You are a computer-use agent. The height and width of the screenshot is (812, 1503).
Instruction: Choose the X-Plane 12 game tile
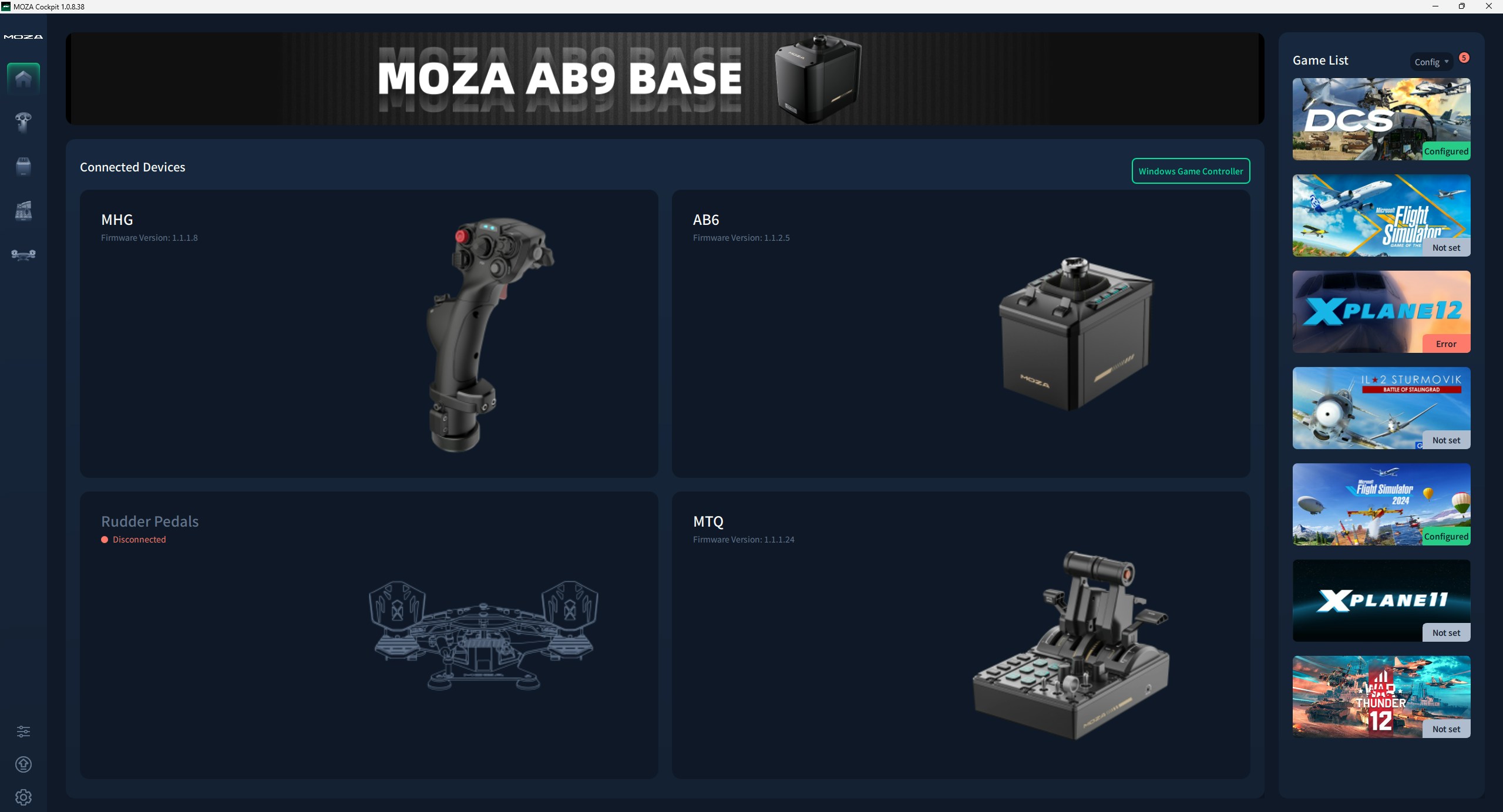point(1381,312)
